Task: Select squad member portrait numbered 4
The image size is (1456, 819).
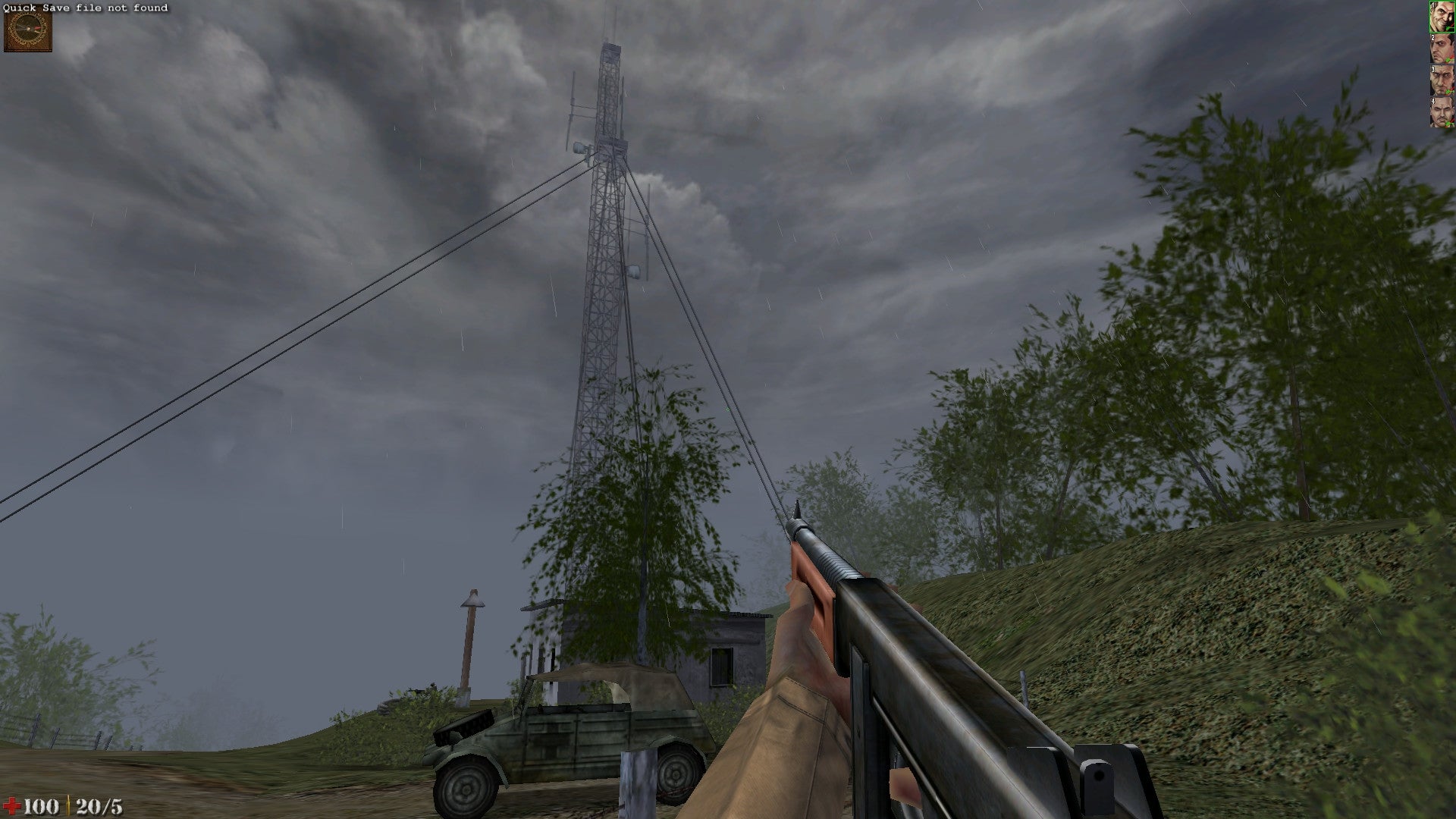Action: coord(1441,111)
